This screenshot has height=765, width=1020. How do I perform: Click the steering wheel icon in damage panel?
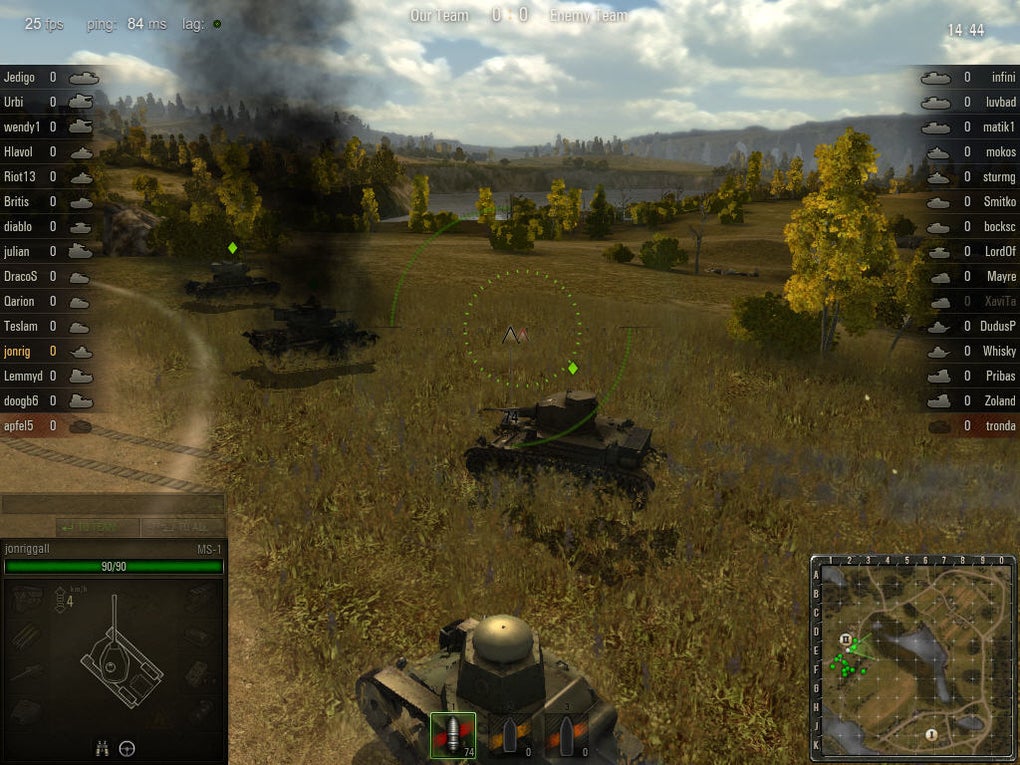point(127,748)
